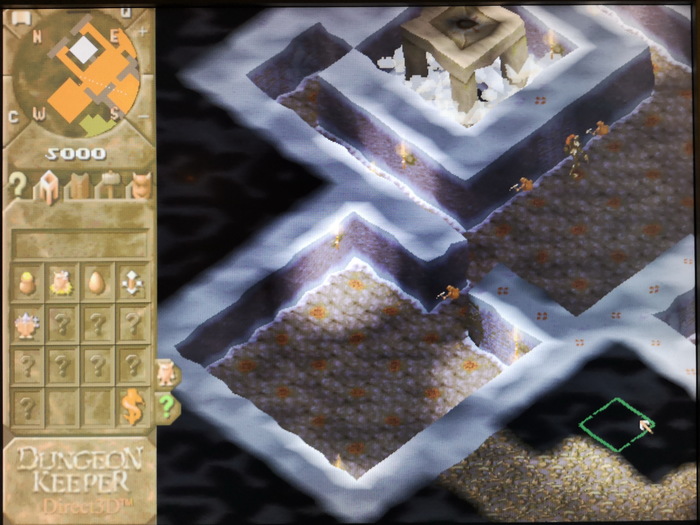Select the treasure room gold sack icon
Image resolution: width=700 pixels, height=525 pixels.
click(29, 283)
